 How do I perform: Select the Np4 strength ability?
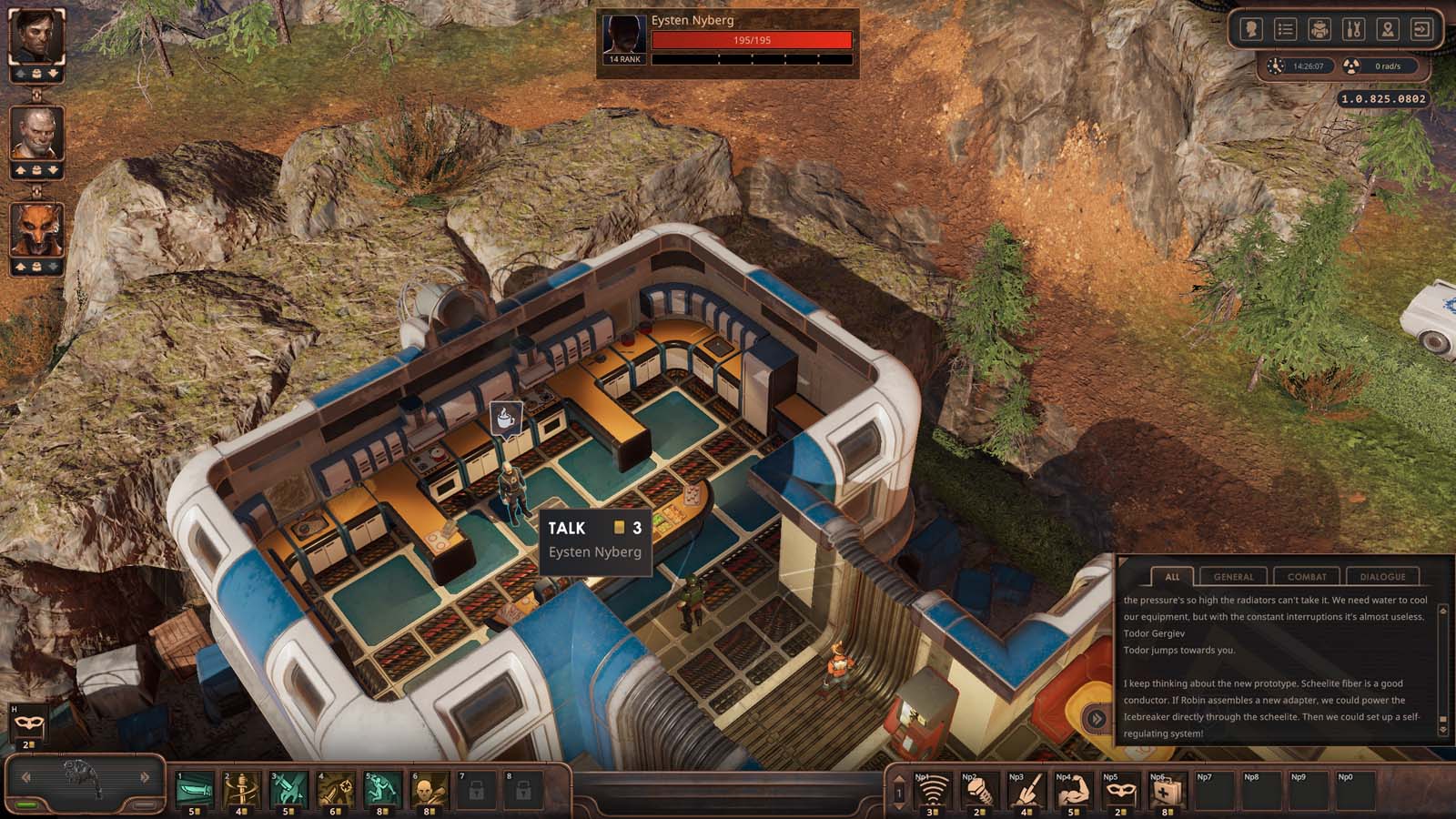(x=1073, y=790)
